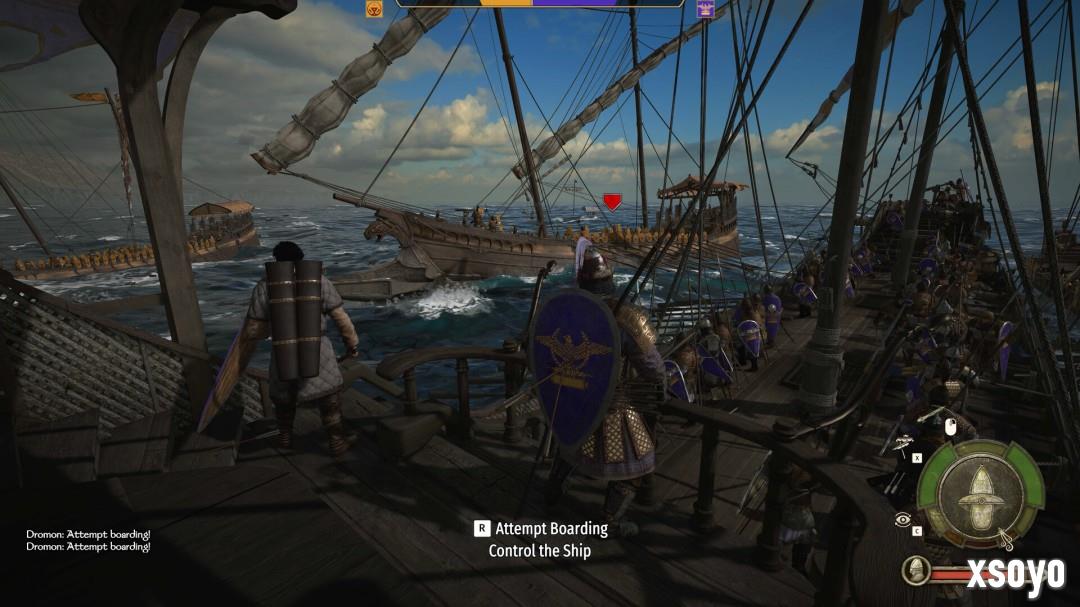The image size is (1080, 607).
Task: Select the orange enemy faction banner
Action: [374, 9]
